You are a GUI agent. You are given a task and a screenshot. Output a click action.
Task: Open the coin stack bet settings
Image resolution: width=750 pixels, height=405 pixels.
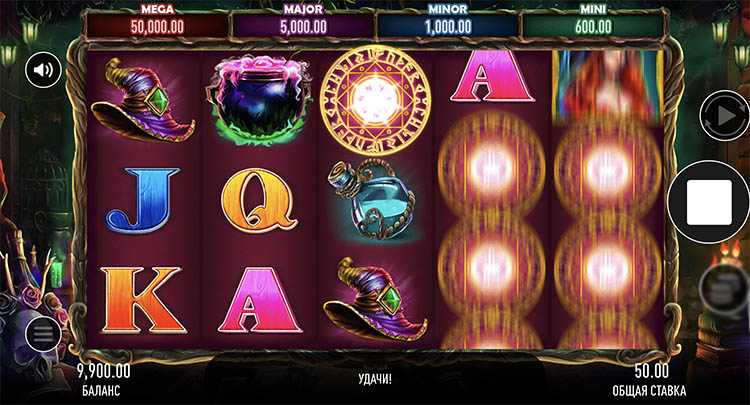pos(719,288)
